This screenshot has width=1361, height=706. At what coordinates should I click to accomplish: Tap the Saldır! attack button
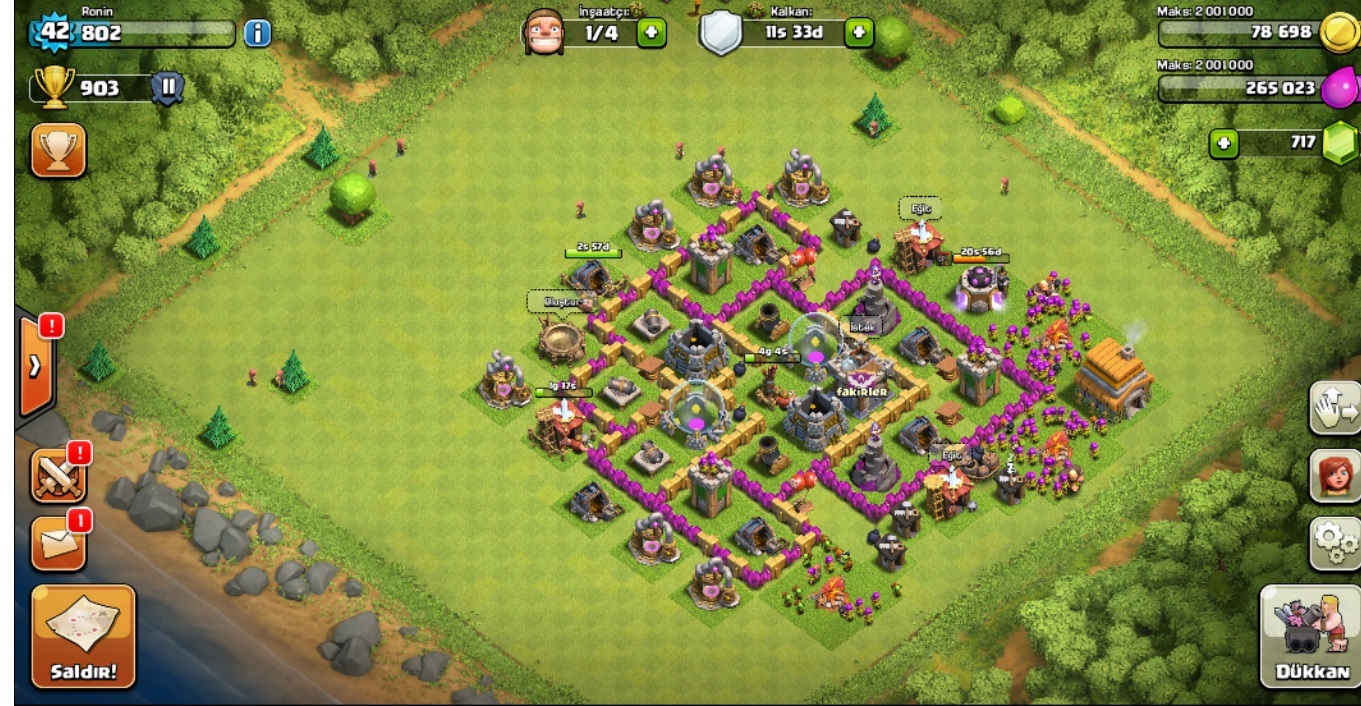(x=83, y=636)
